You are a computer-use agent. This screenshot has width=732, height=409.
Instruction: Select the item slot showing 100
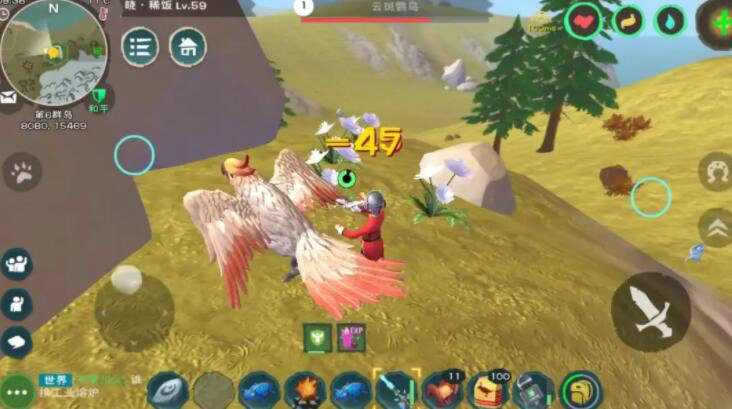[487, 390]
